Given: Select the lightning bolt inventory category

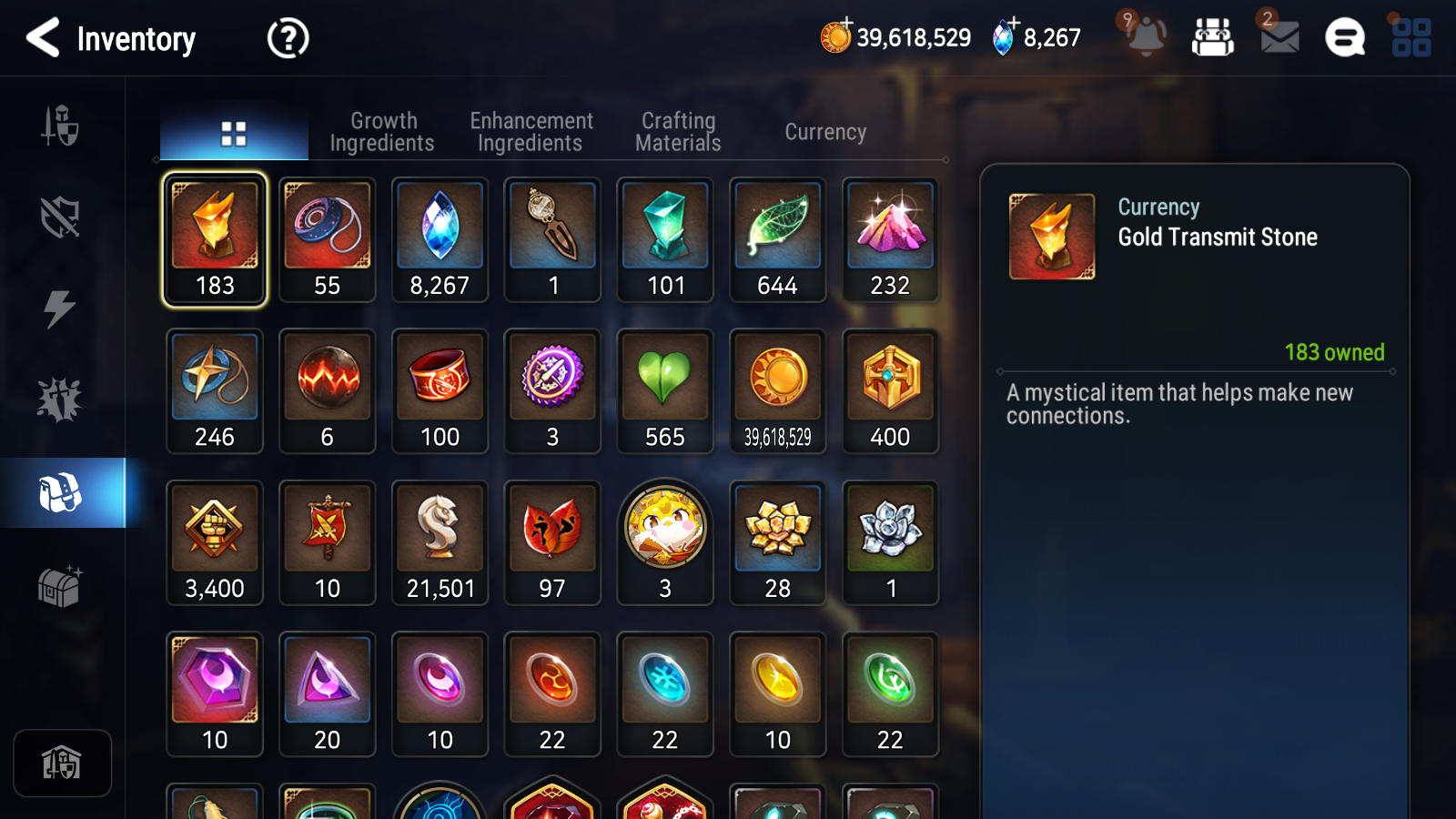Looking at the screenshot, I should (x=60, y=308).
